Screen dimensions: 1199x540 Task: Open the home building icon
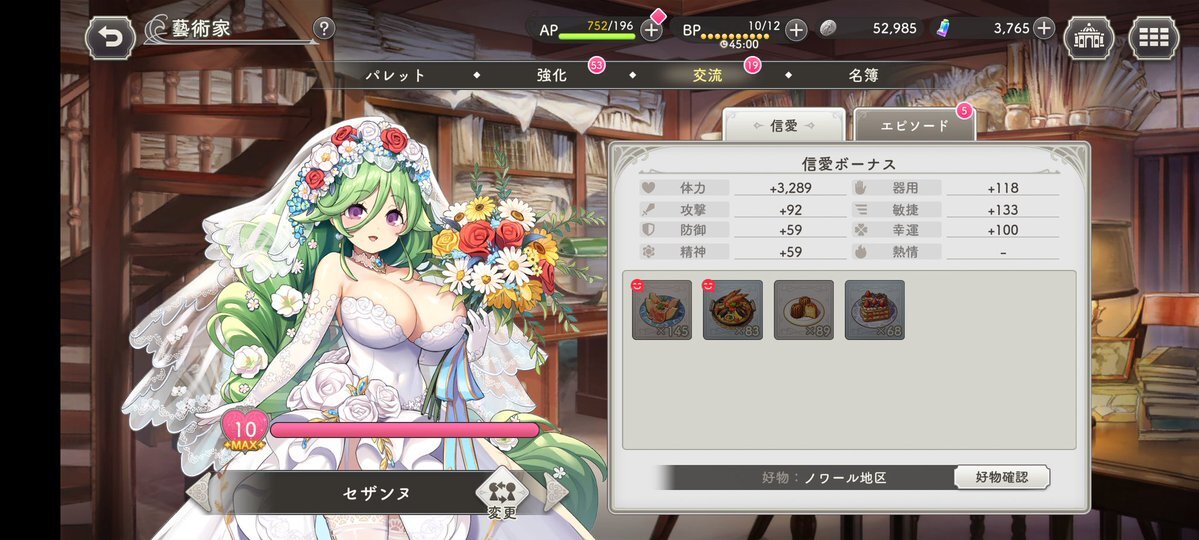pos(1089,38)
